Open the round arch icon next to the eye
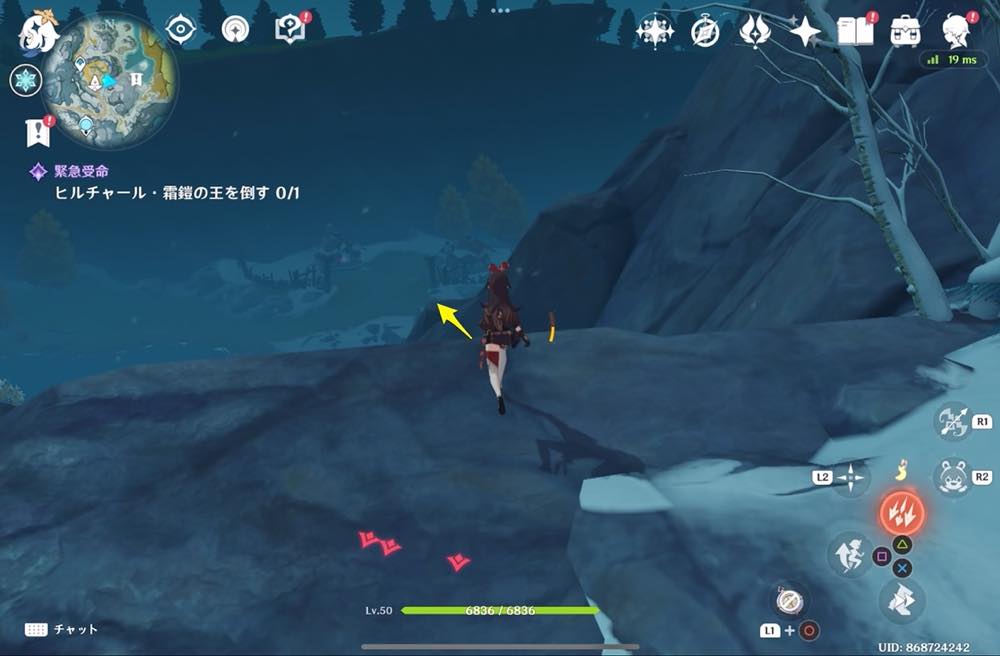This screenshot has width=1000, height=656. coord(236,29)
